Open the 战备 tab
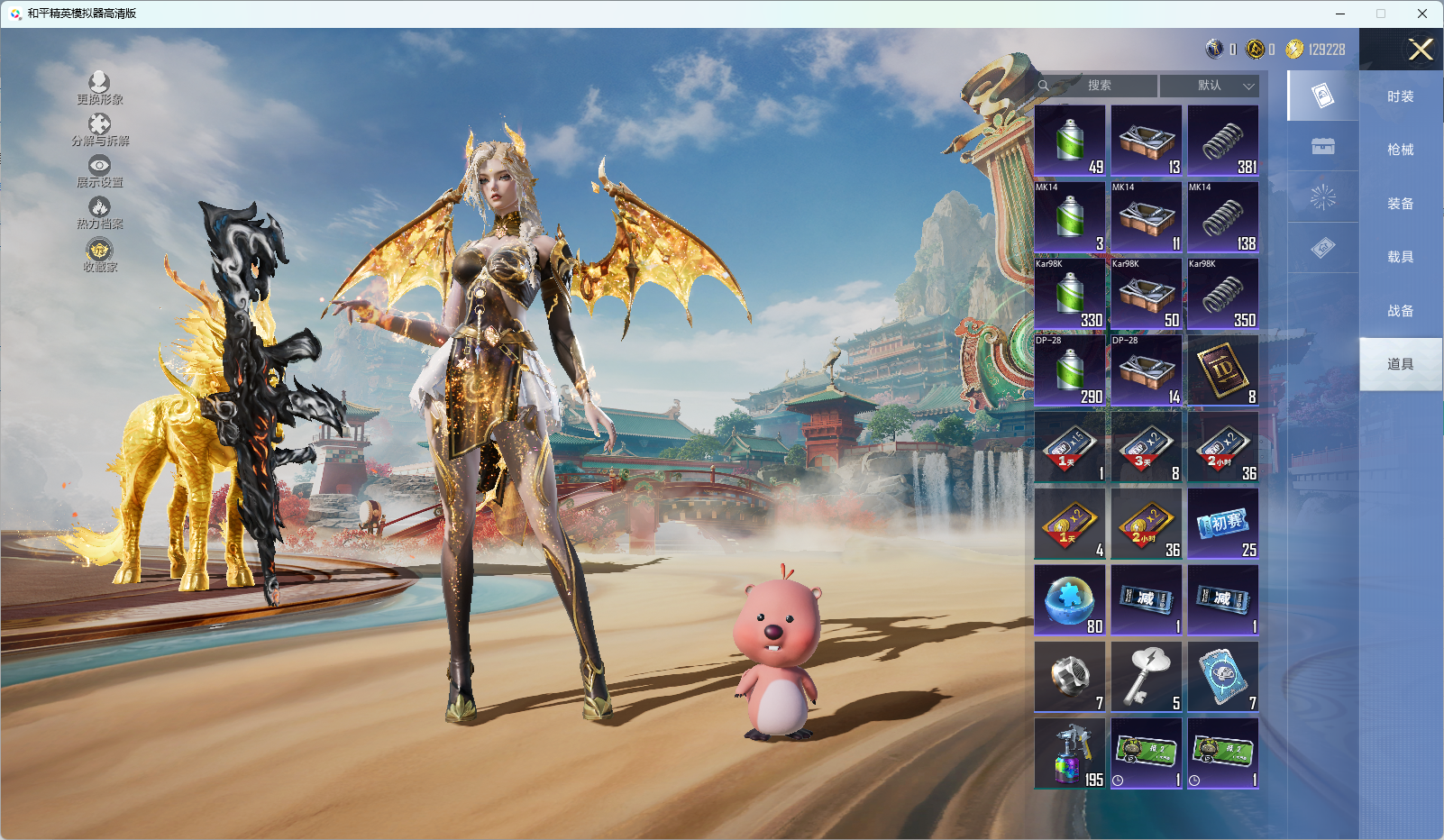The height and width of the screenshot is (840, 1444). [1400, 311]
